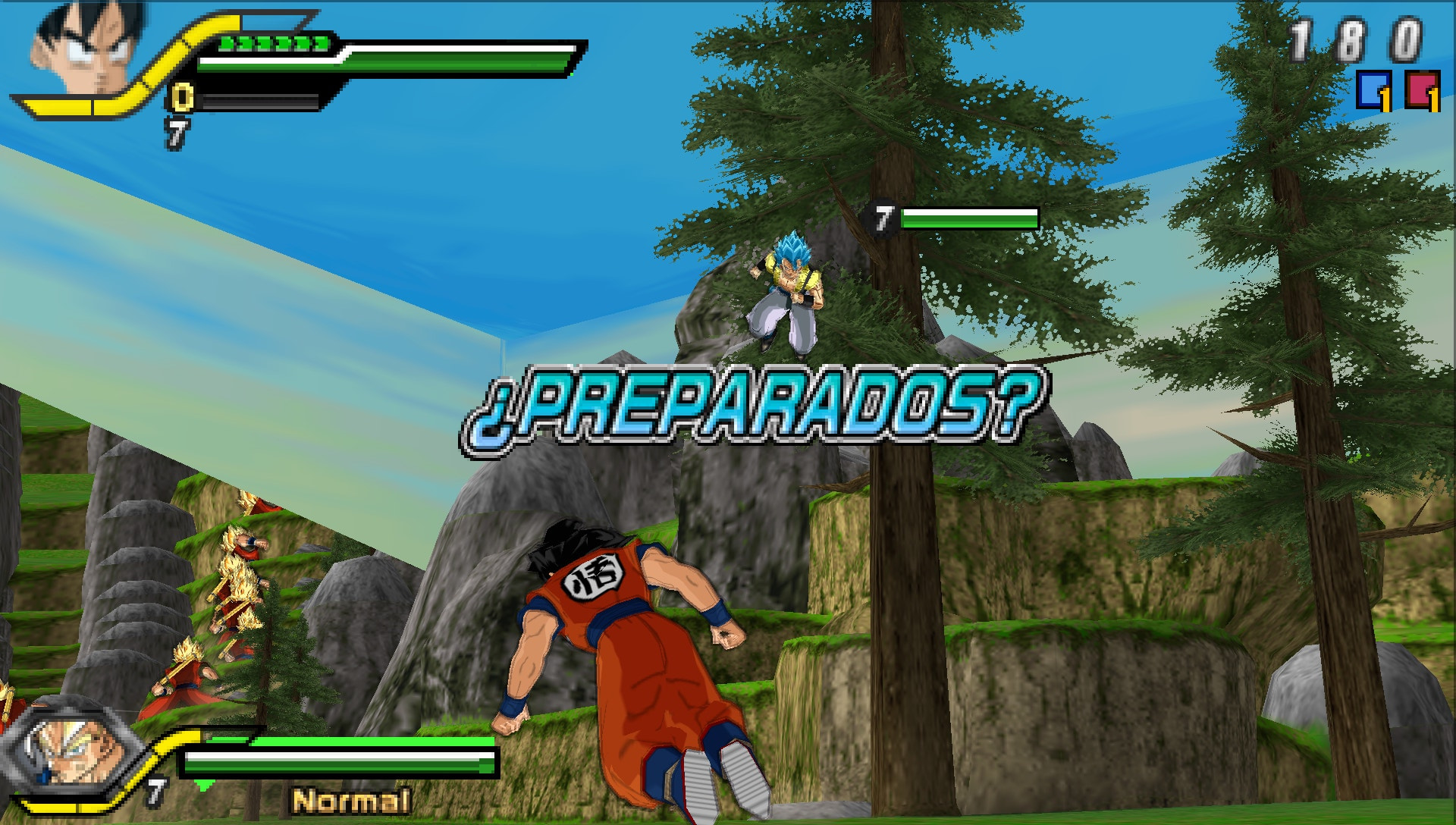Expand the enemy health bar above Gogeta
This screenshot has width=1456, height=825.
point(971,220)
